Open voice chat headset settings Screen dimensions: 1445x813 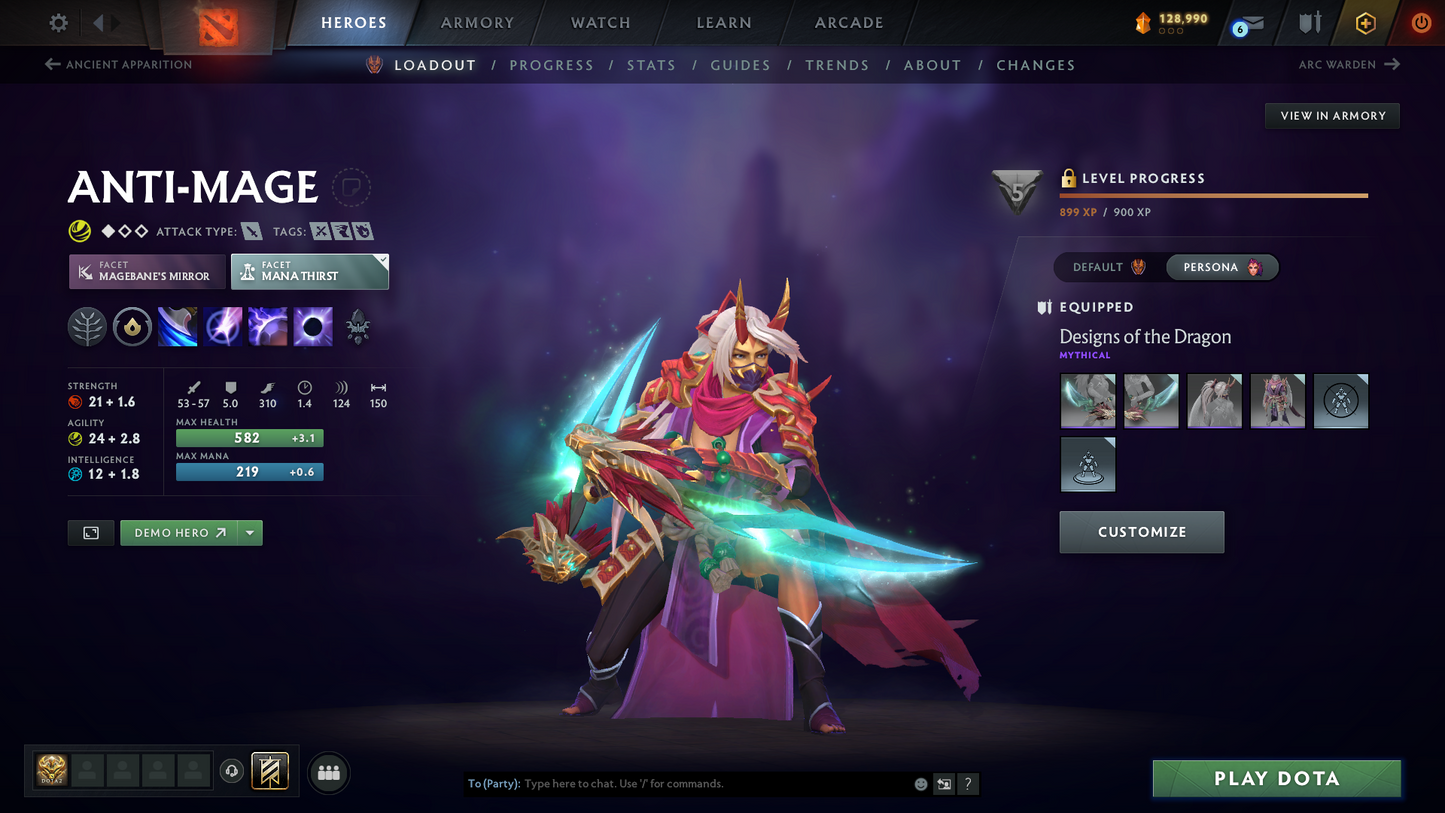(232, 770)
